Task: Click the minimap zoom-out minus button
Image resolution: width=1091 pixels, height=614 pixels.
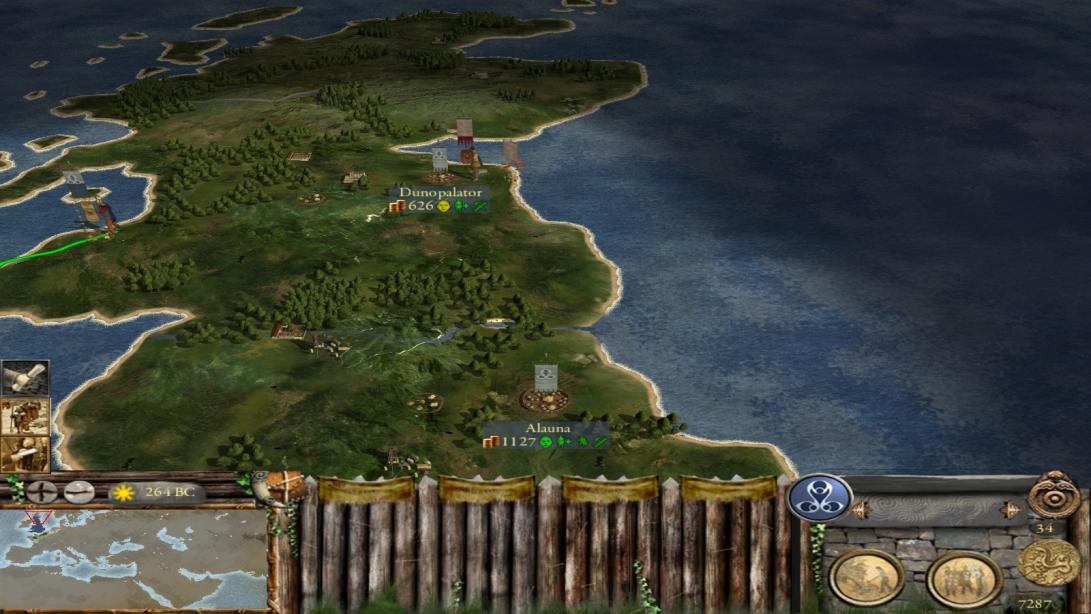Action: tap(78, 492)
